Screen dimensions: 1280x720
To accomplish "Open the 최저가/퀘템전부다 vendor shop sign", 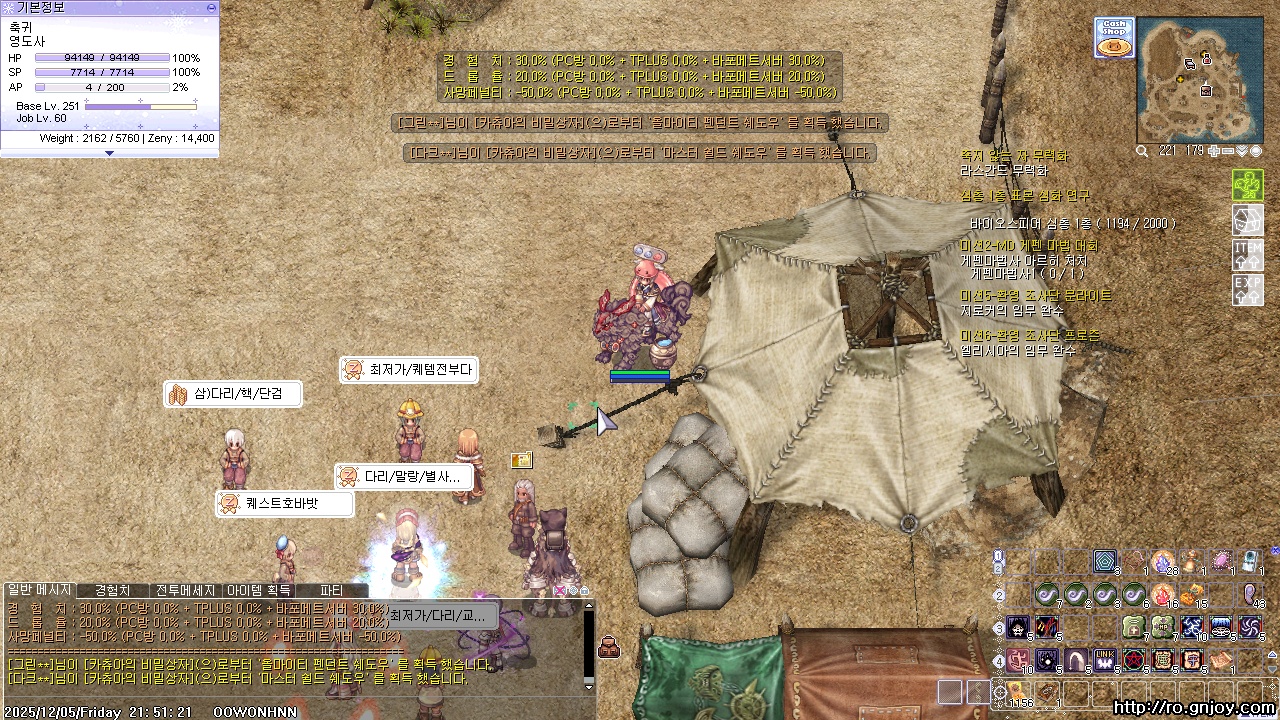I will [x=408, y=370].
